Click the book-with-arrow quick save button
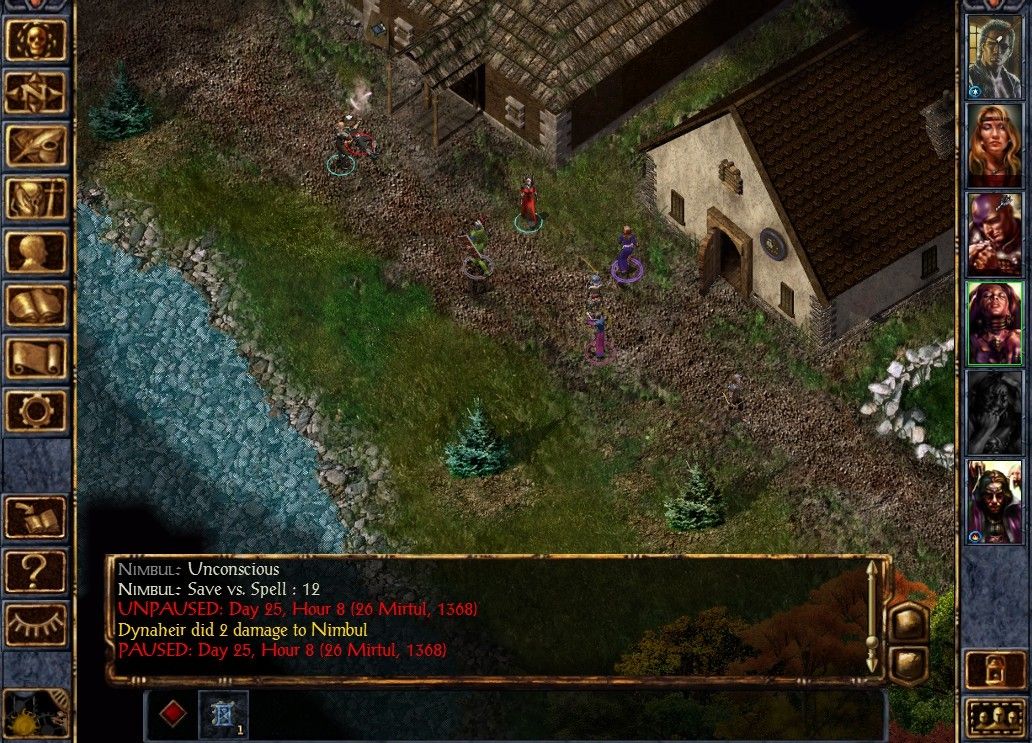1032x743 pixels. tap(36, 518)
